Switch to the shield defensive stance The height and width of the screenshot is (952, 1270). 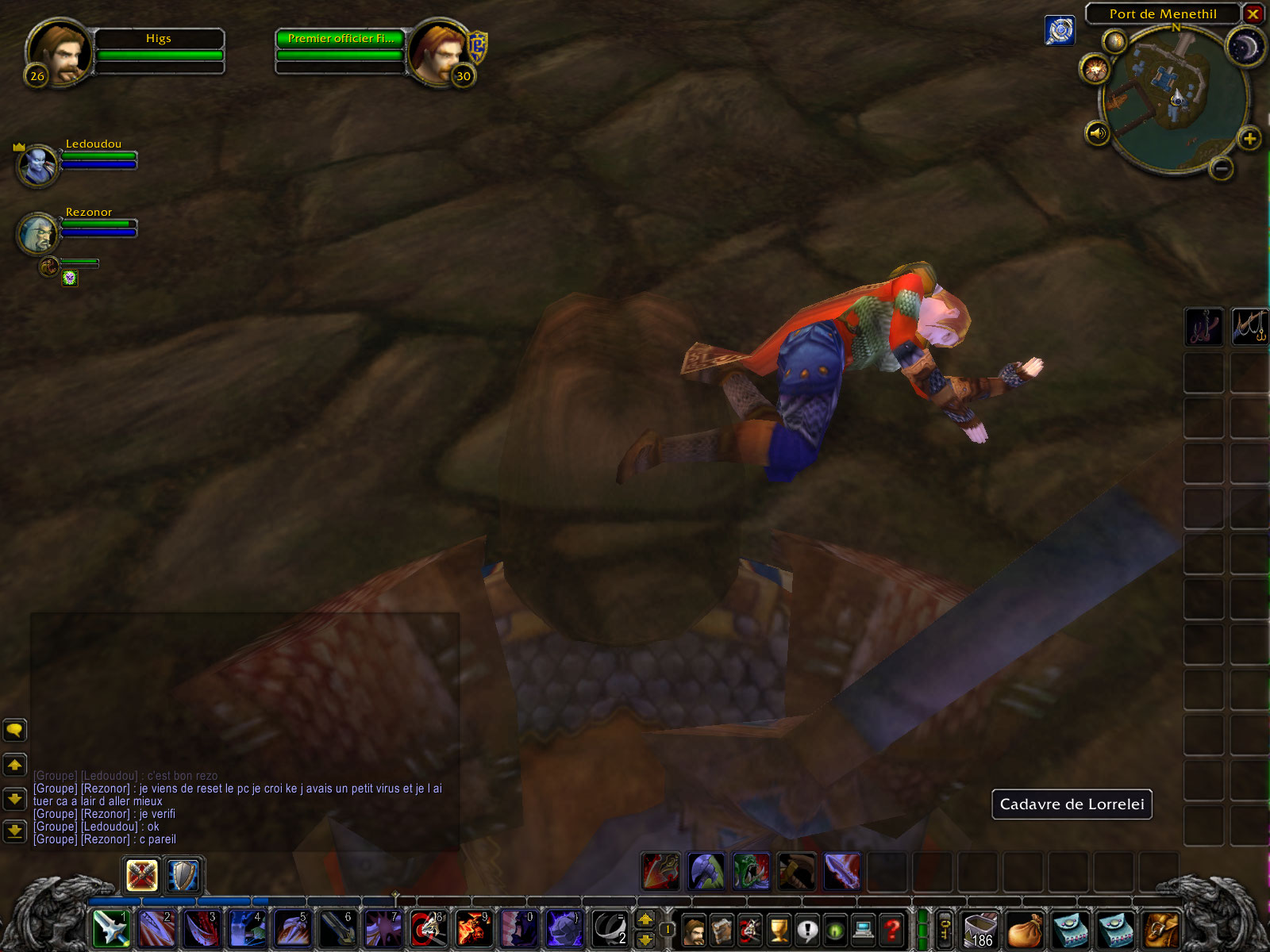coord(183,876)
